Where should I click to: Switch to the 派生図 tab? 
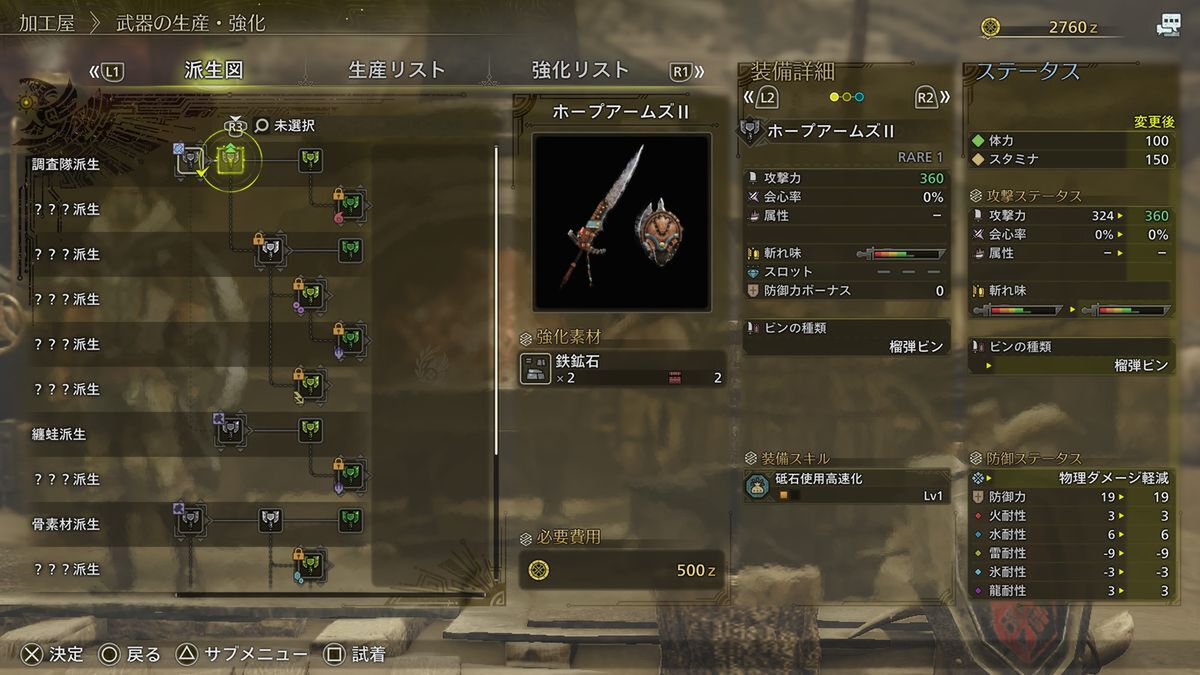pos(214,70)
